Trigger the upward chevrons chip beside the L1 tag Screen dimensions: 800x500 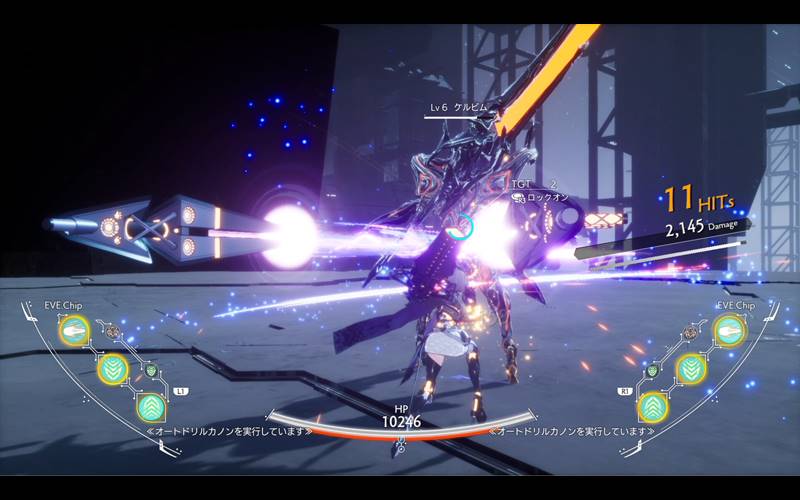pyautogui.click(x=151, y=406)
